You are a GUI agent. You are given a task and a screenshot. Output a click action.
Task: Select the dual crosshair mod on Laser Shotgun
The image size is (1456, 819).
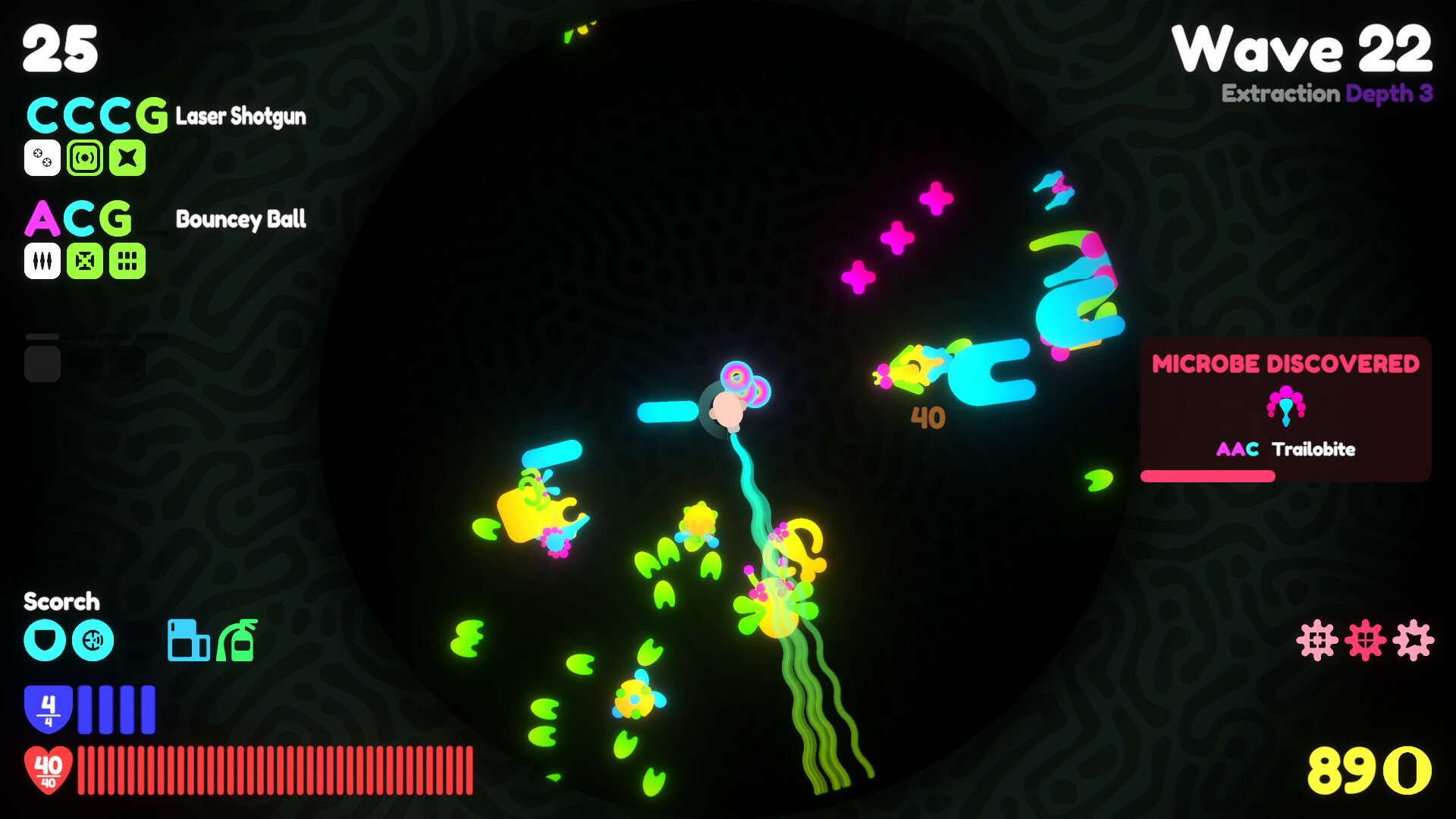coord(43,158)
